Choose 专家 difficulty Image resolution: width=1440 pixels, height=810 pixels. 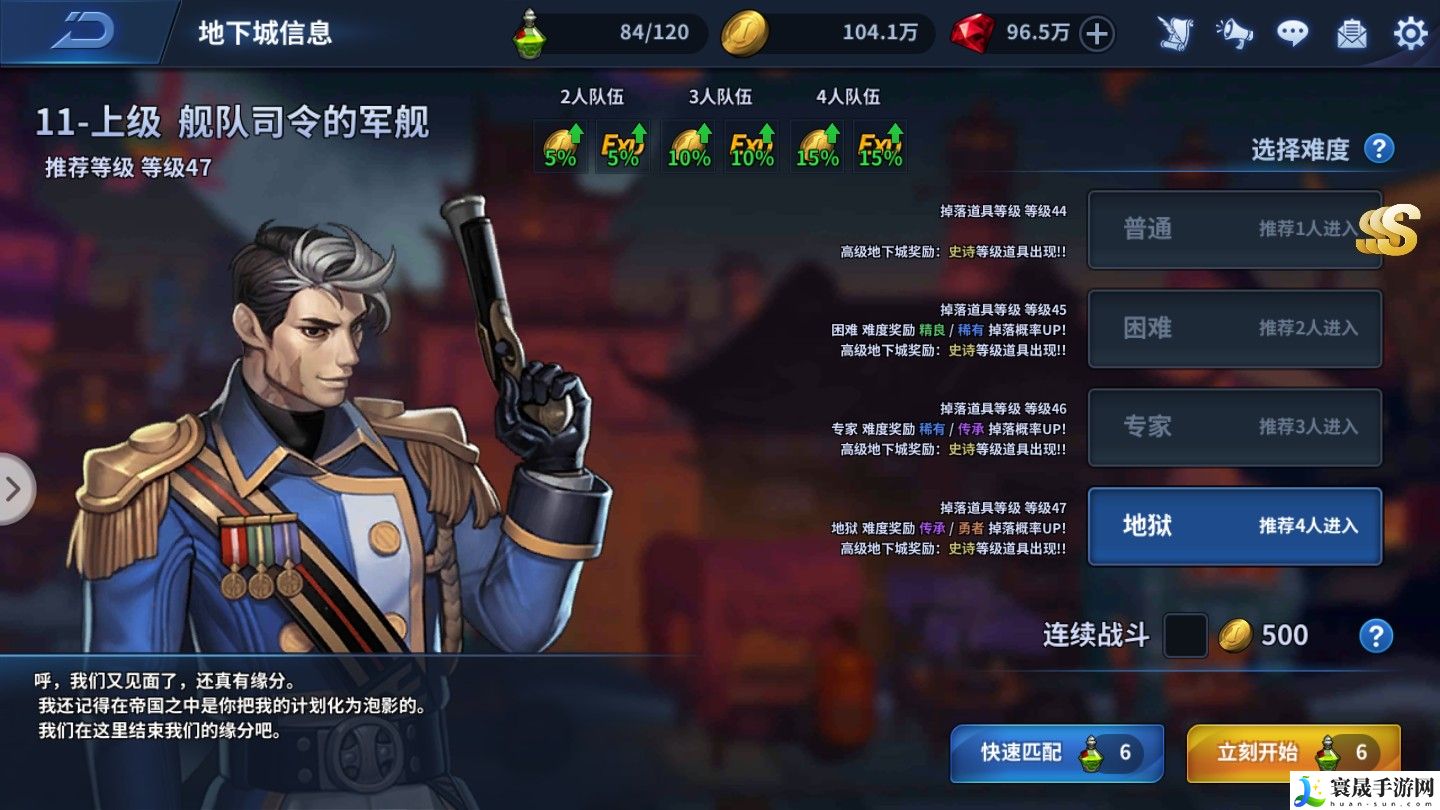[1234, 427]
